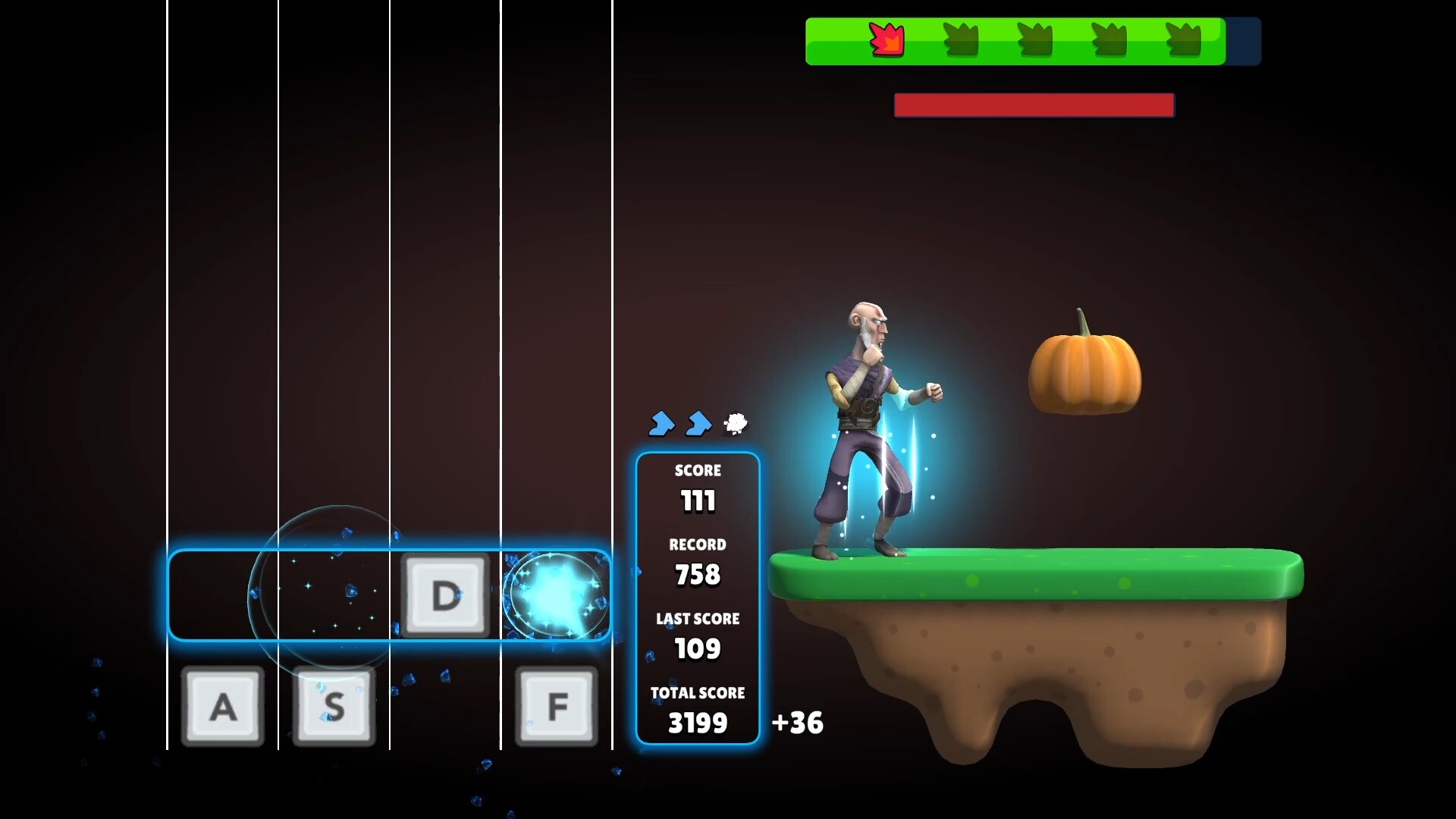The height and width of the screenshot is (819, 1456).
Task: Click the glowing blue note in the hit zone
Action: point(556,595)
